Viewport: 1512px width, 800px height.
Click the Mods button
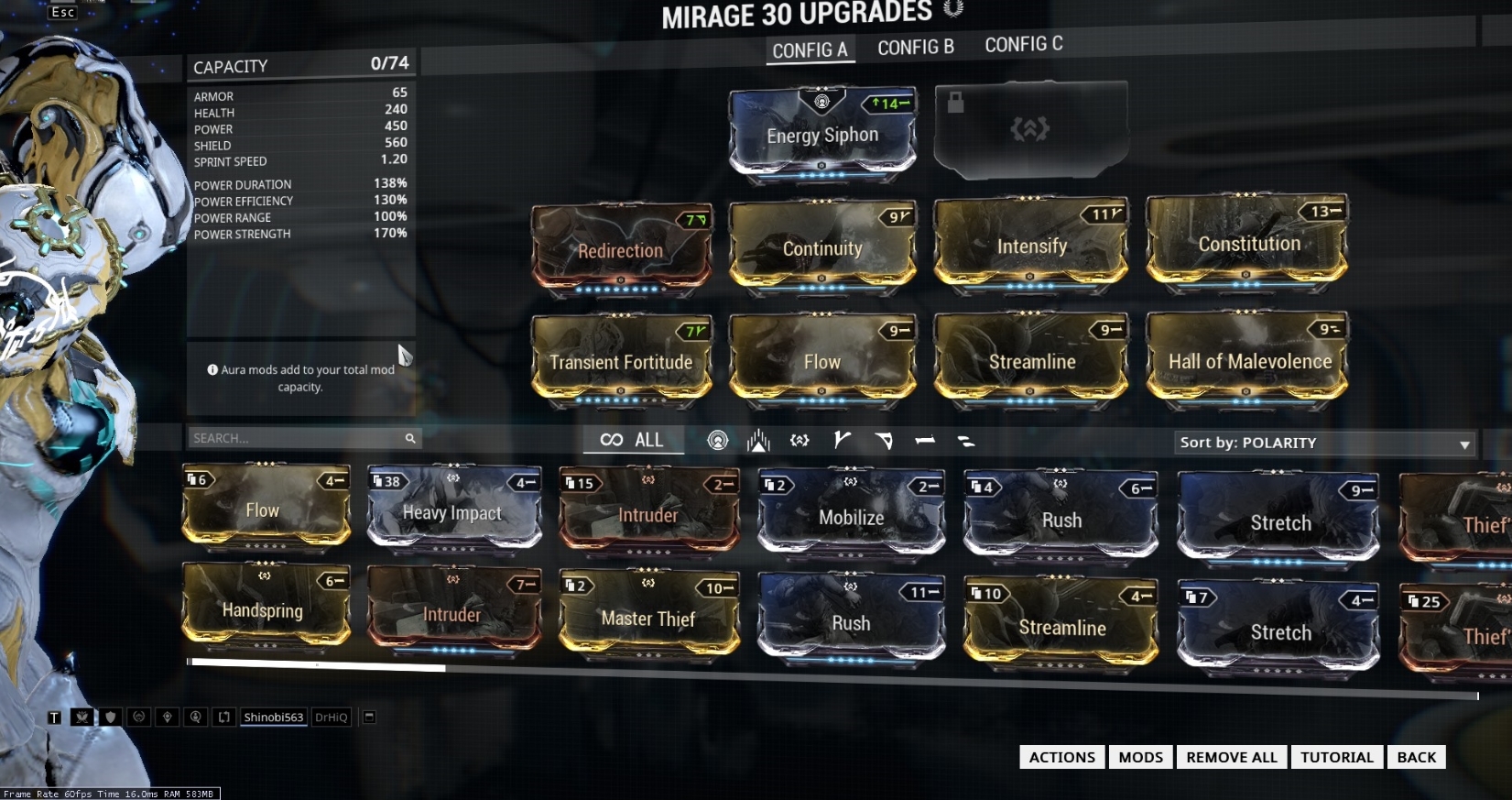(x=1140, y=757)
